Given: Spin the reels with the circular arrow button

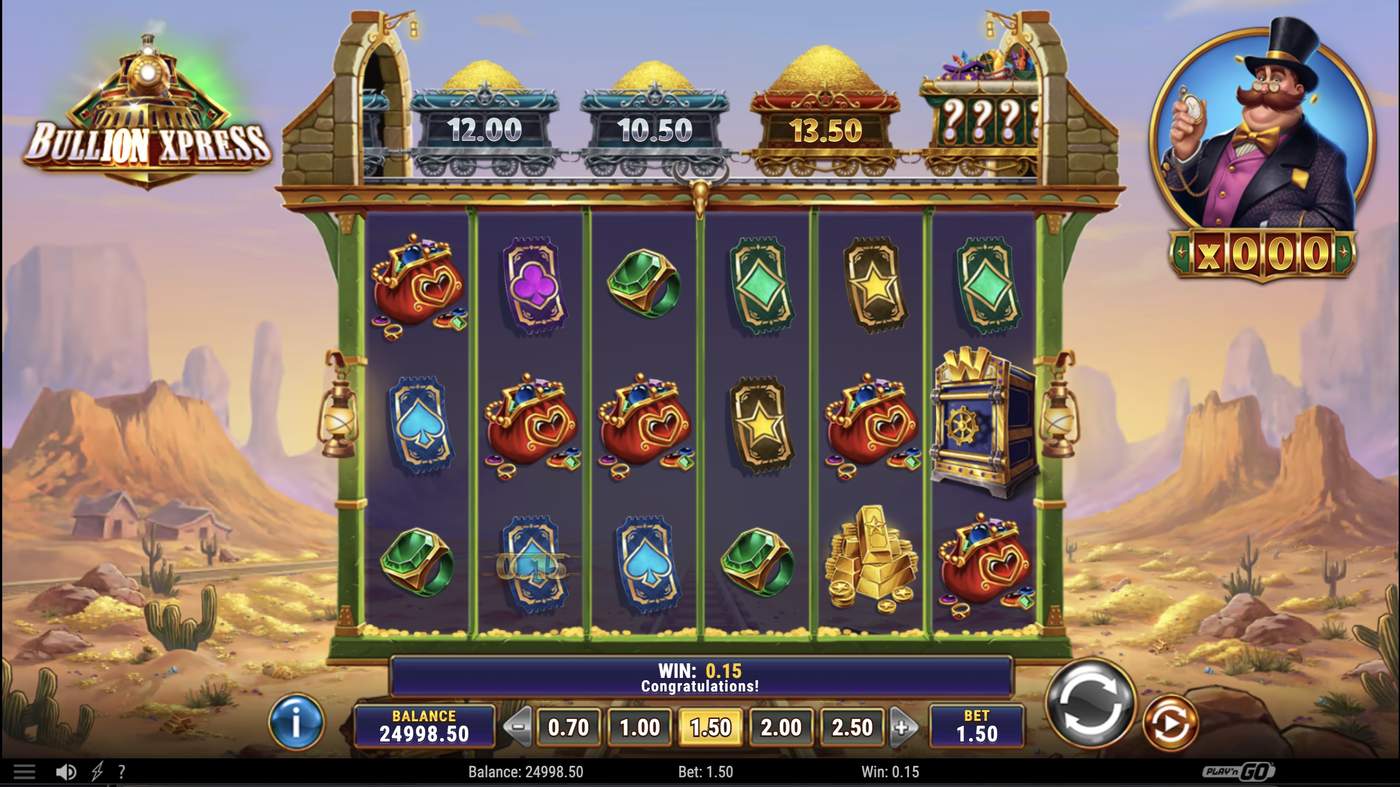Looking at the screenshot, I should [x=1090, y=701].
